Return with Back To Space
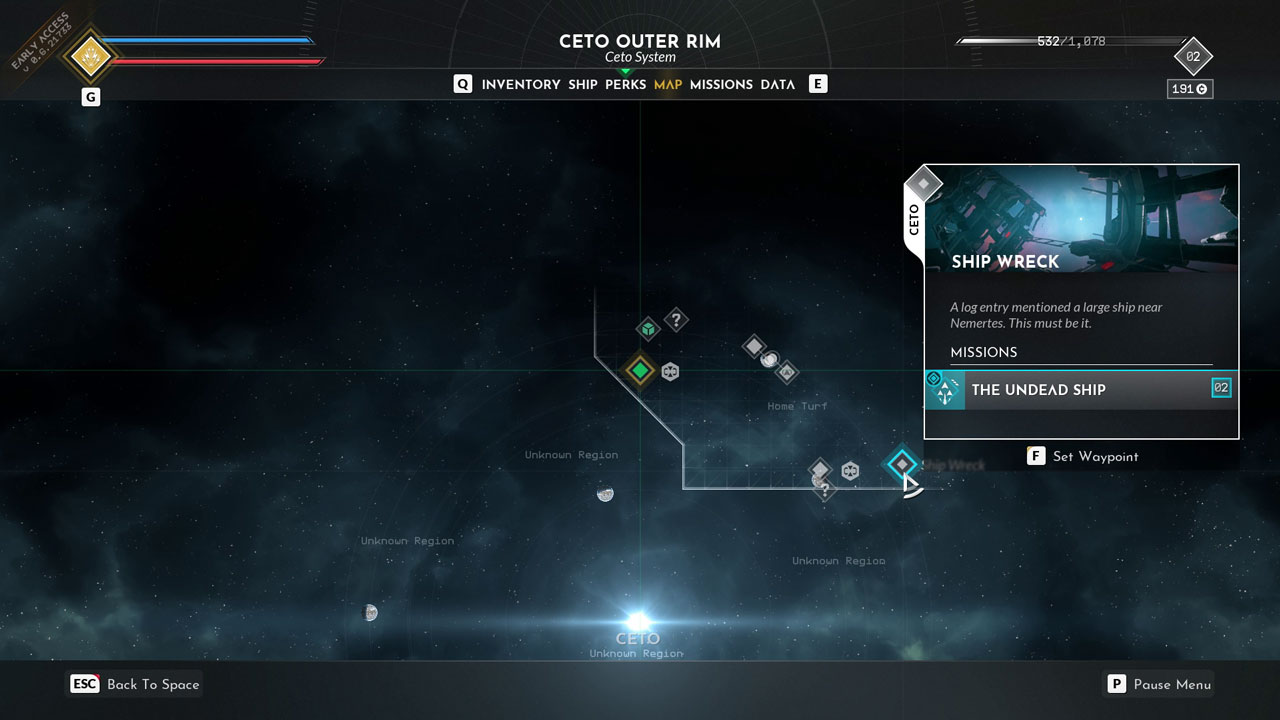Viewport: 1280px width, 720px height. pos(136,684)
